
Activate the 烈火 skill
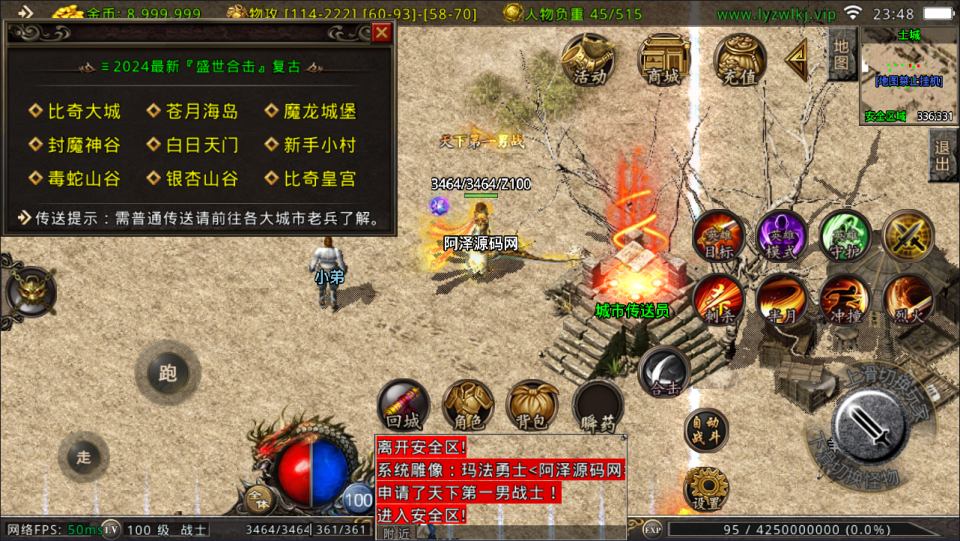pos(908,299)
